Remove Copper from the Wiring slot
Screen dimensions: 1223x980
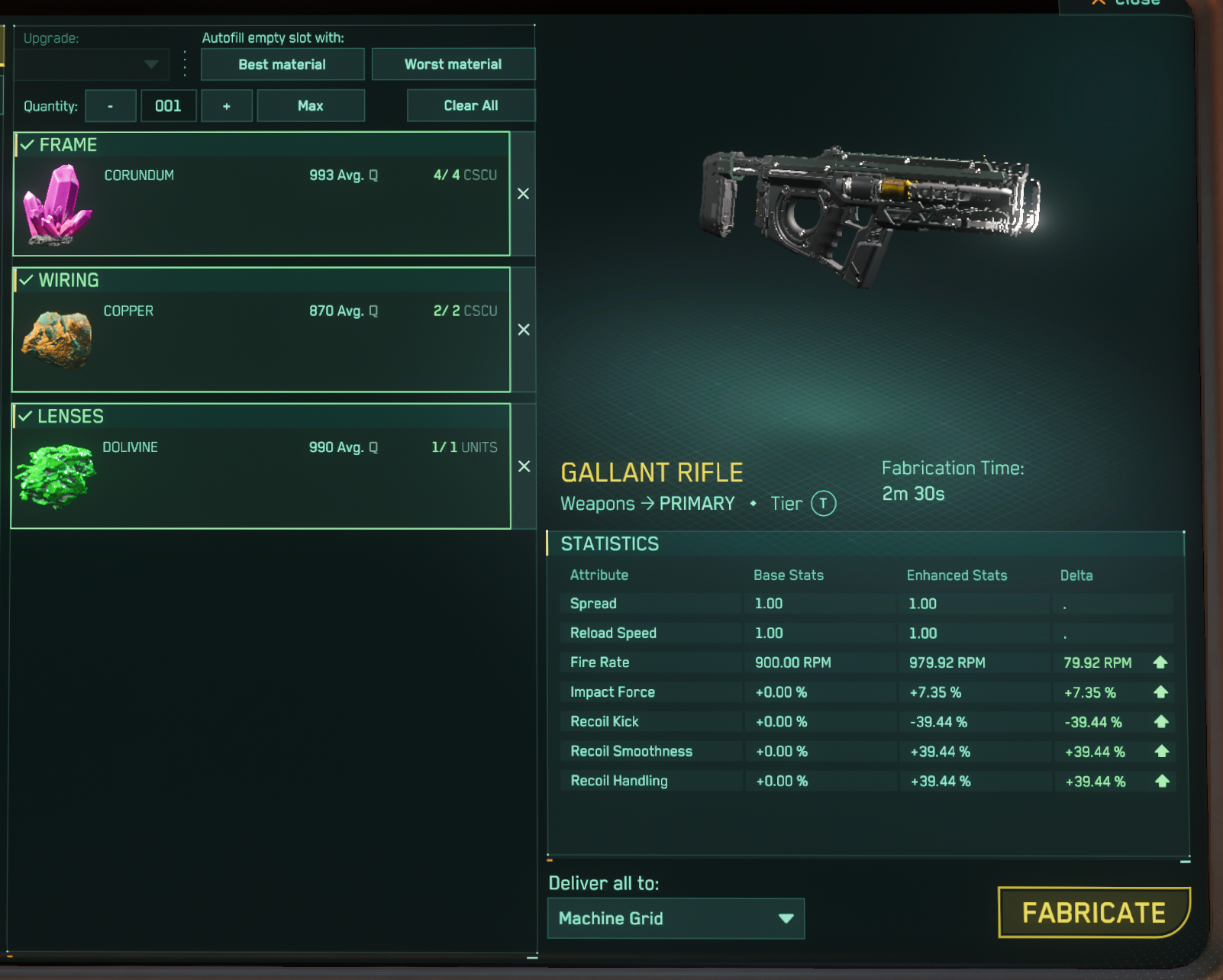pos(524,330)
